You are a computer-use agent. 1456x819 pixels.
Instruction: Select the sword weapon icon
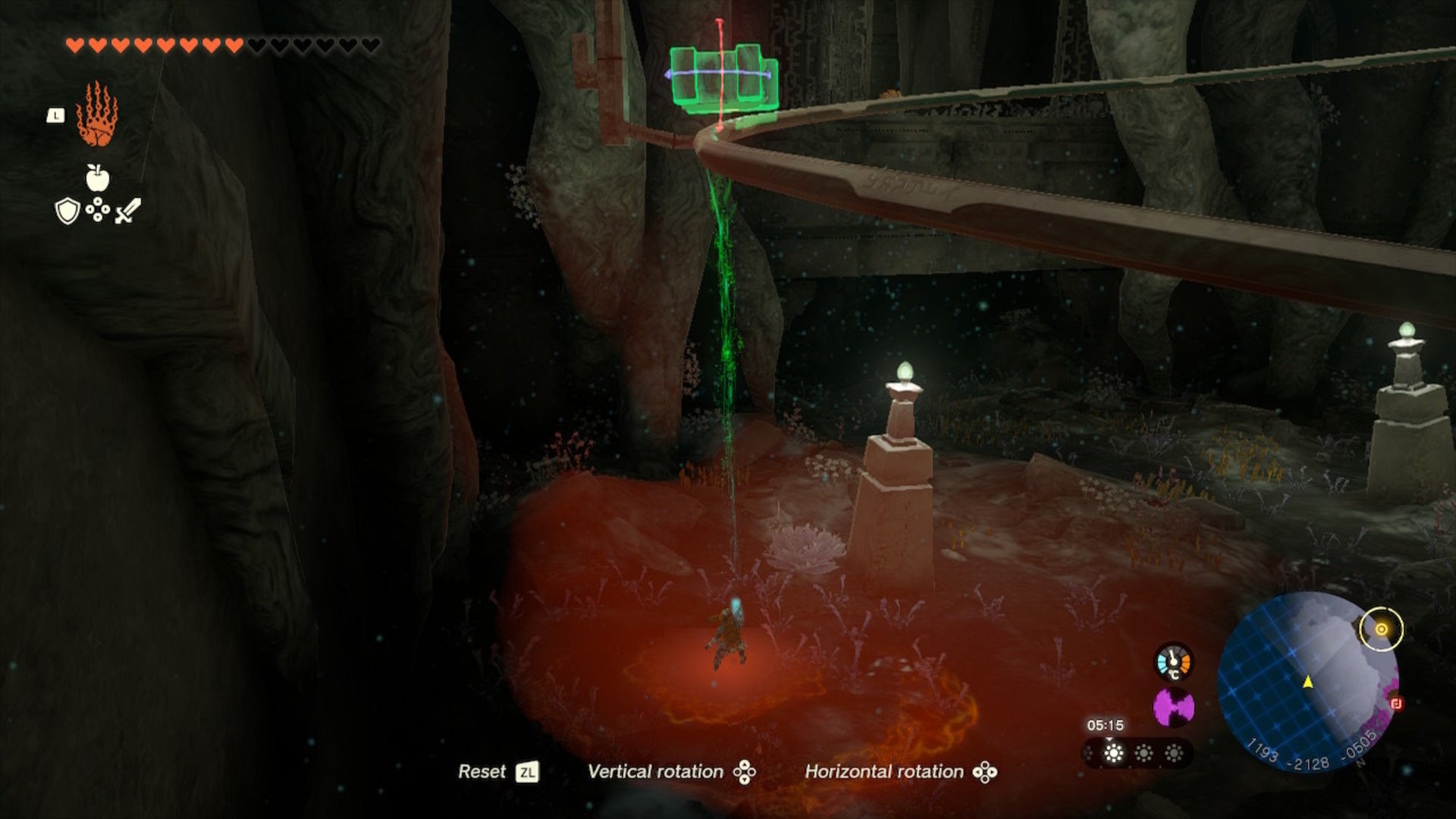tap(127, 211)
